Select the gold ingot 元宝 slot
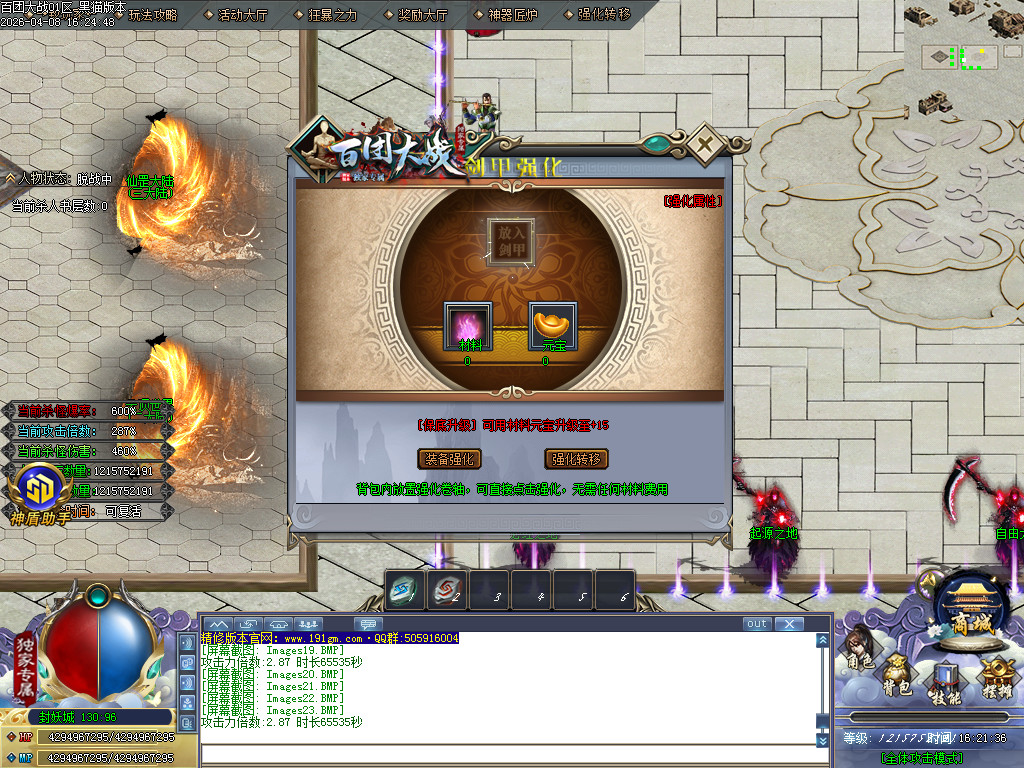This screenshot has height=768, width=1024. click(x=553, y=326)
